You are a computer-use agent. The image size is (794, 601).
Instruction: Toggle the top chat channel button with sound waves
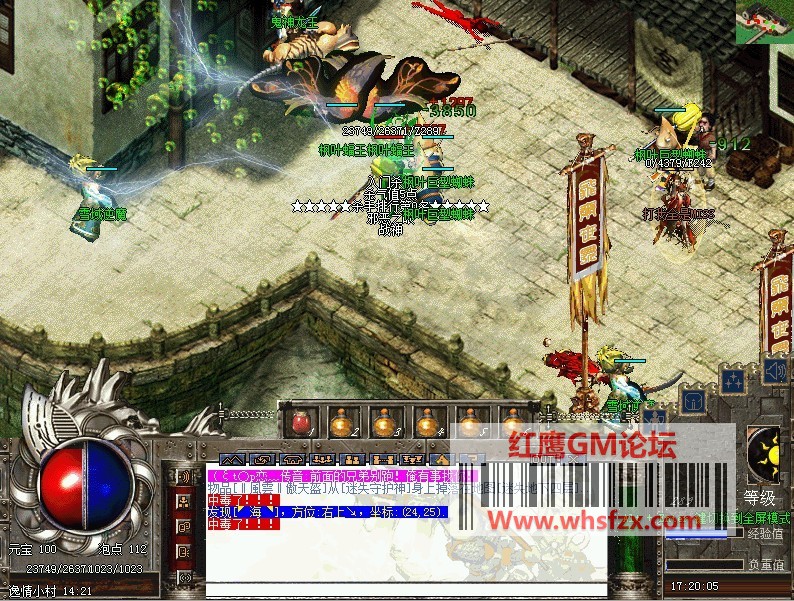(184, 476)
